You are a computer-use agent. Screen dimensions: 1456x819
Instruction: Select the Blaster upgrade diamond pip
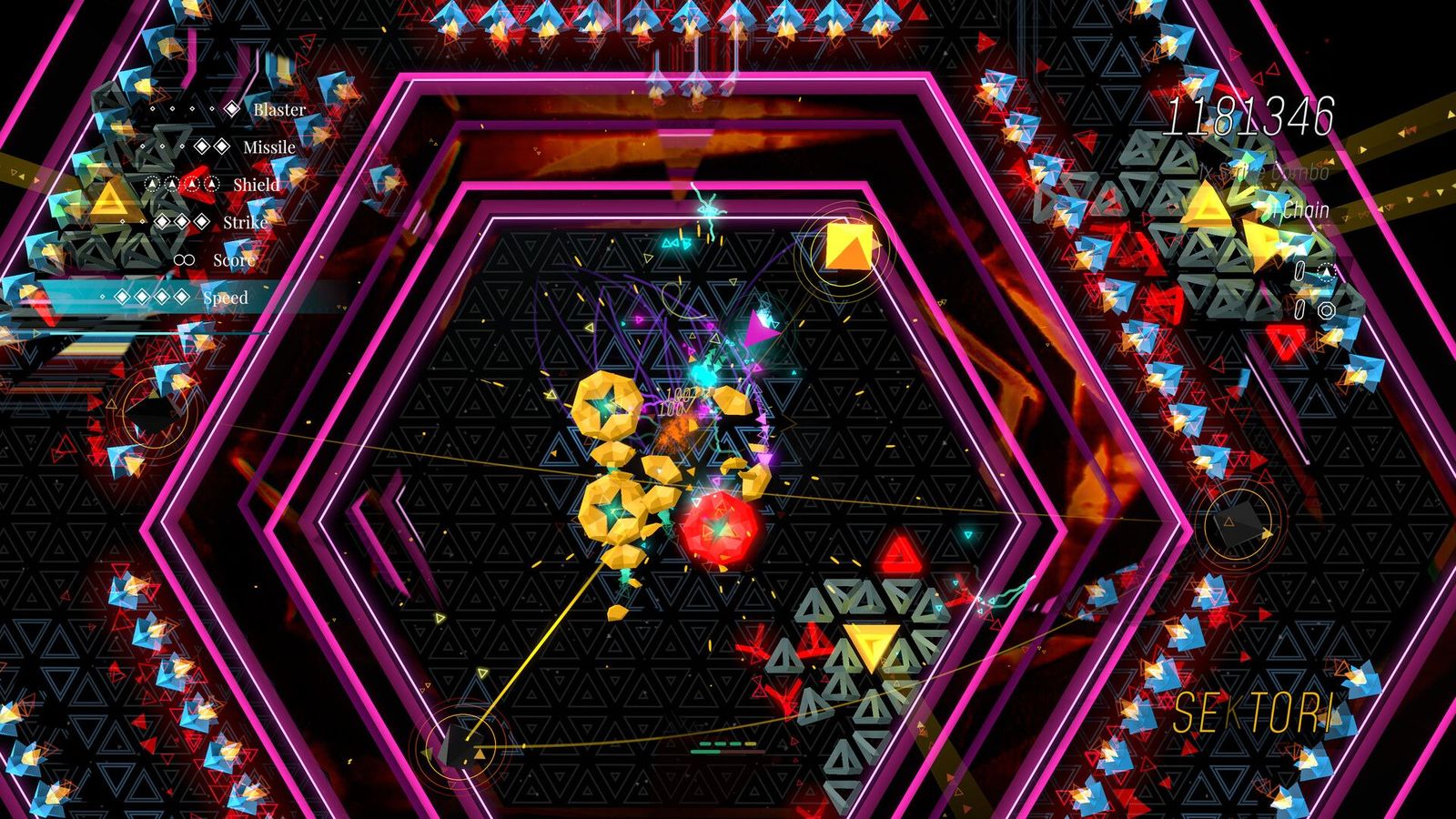(x=232, y=108)
